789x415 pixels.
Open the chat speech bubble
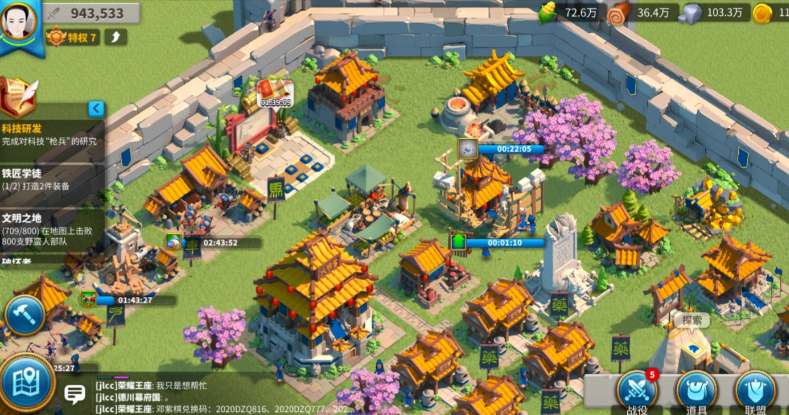point(74,393)
